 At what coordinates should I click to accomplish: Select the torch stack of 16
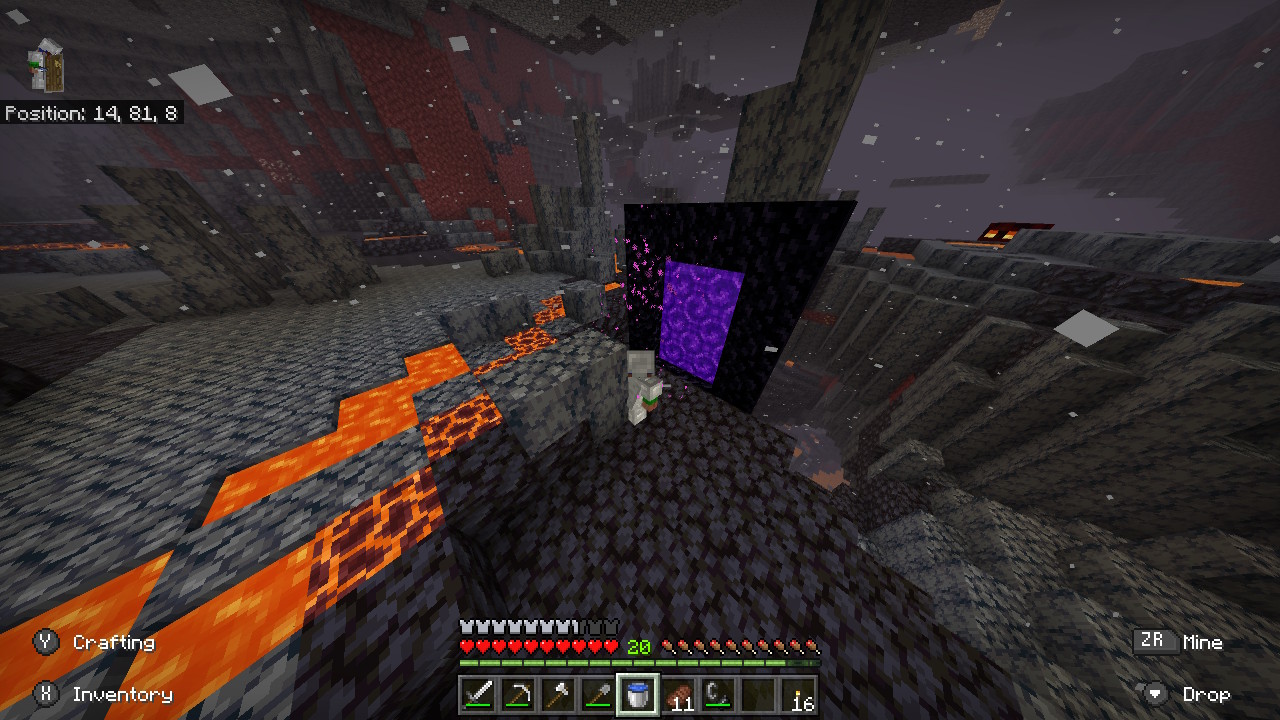(798, 695)
